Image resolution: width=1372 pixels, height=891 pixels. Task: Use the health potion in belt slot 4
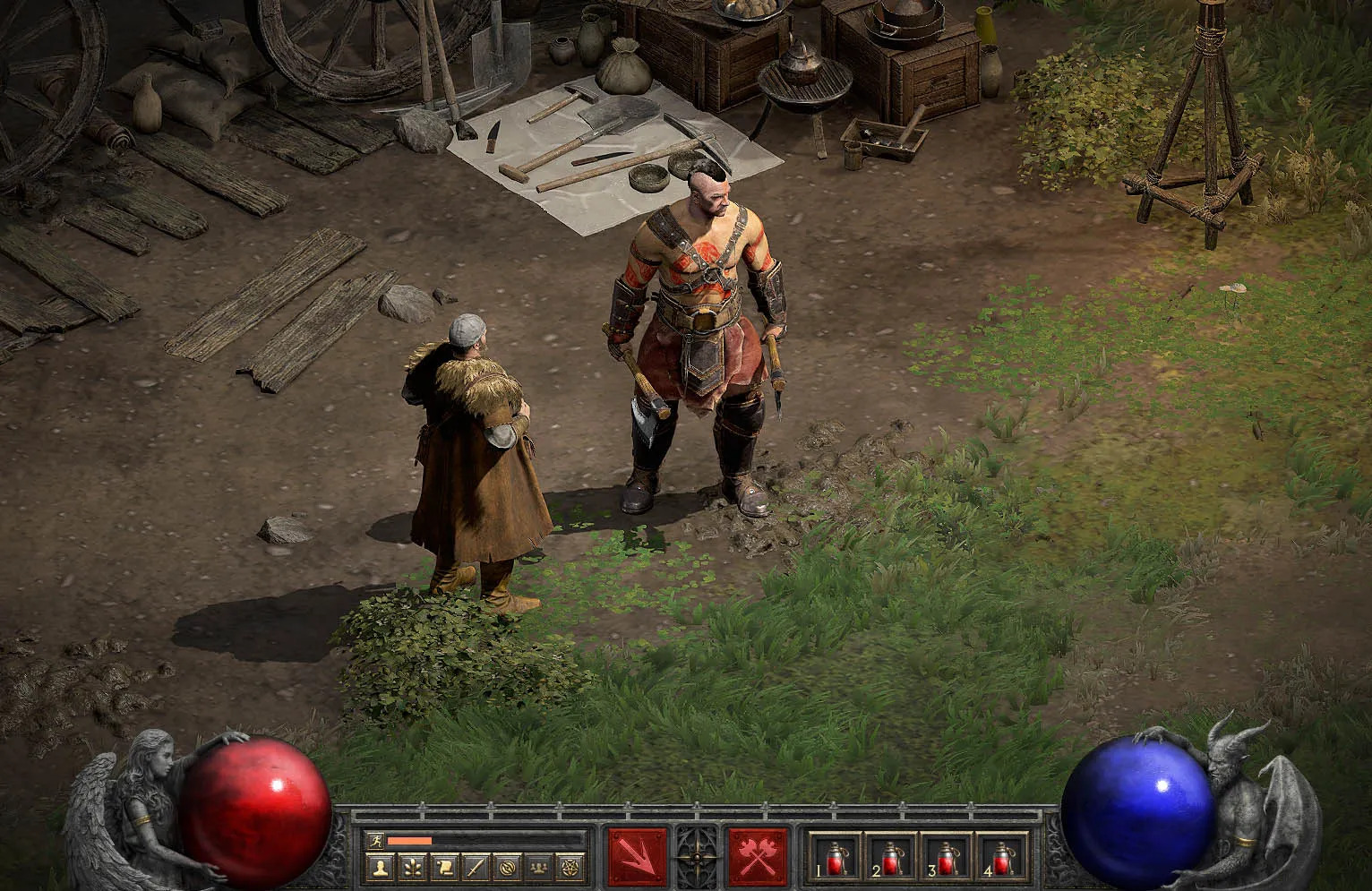[1001, 857]
